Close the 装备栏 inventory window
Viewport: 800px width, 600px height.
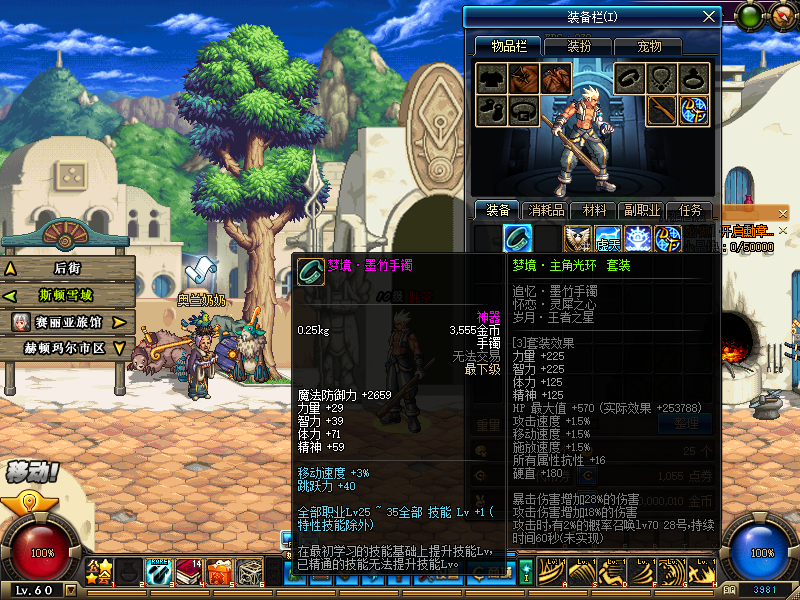(x=709, y=16)
